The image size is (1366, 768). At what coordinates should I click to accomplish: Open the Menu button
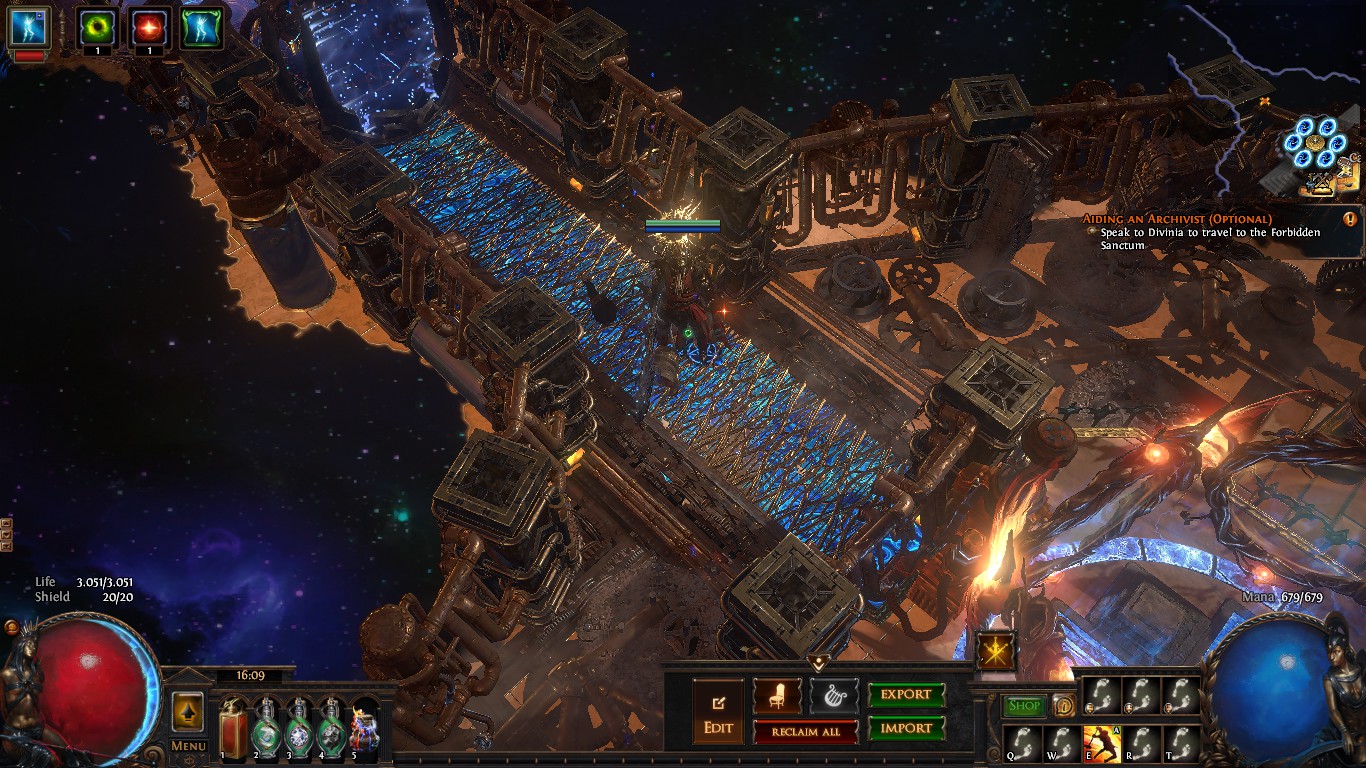click(188, 746)
